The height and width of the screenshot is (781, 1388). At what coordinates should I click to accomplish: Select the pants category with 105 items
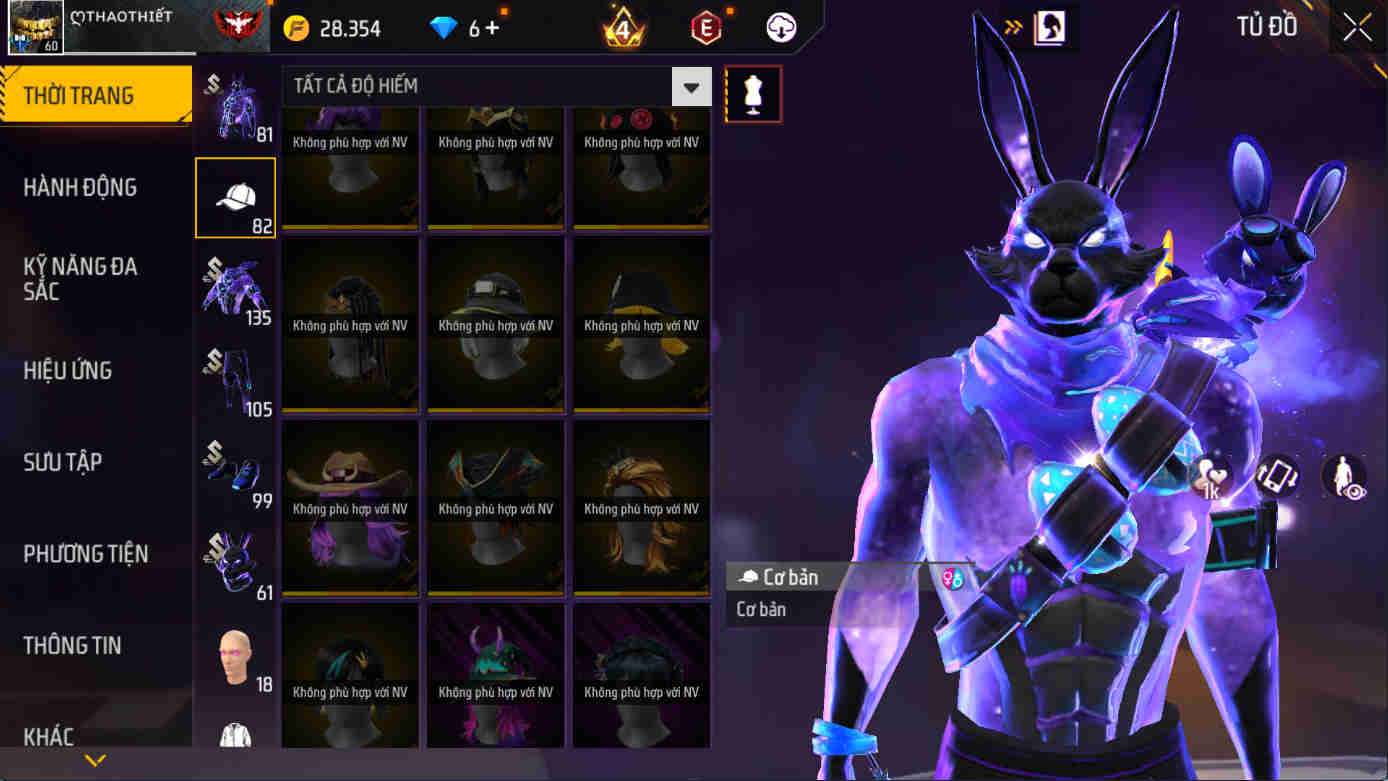coord(234,380)
